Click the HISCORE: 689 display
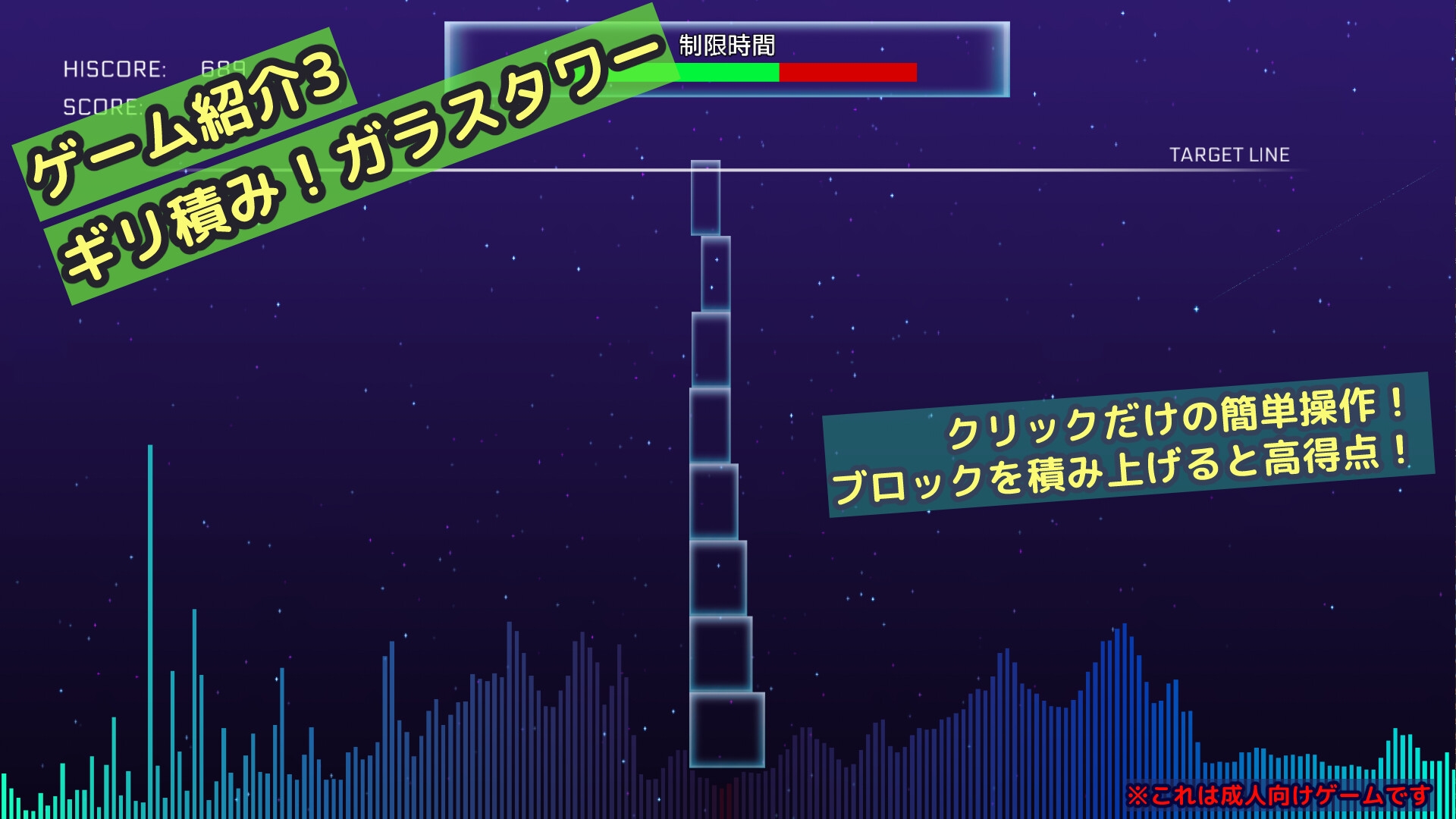 coord(152,68)
